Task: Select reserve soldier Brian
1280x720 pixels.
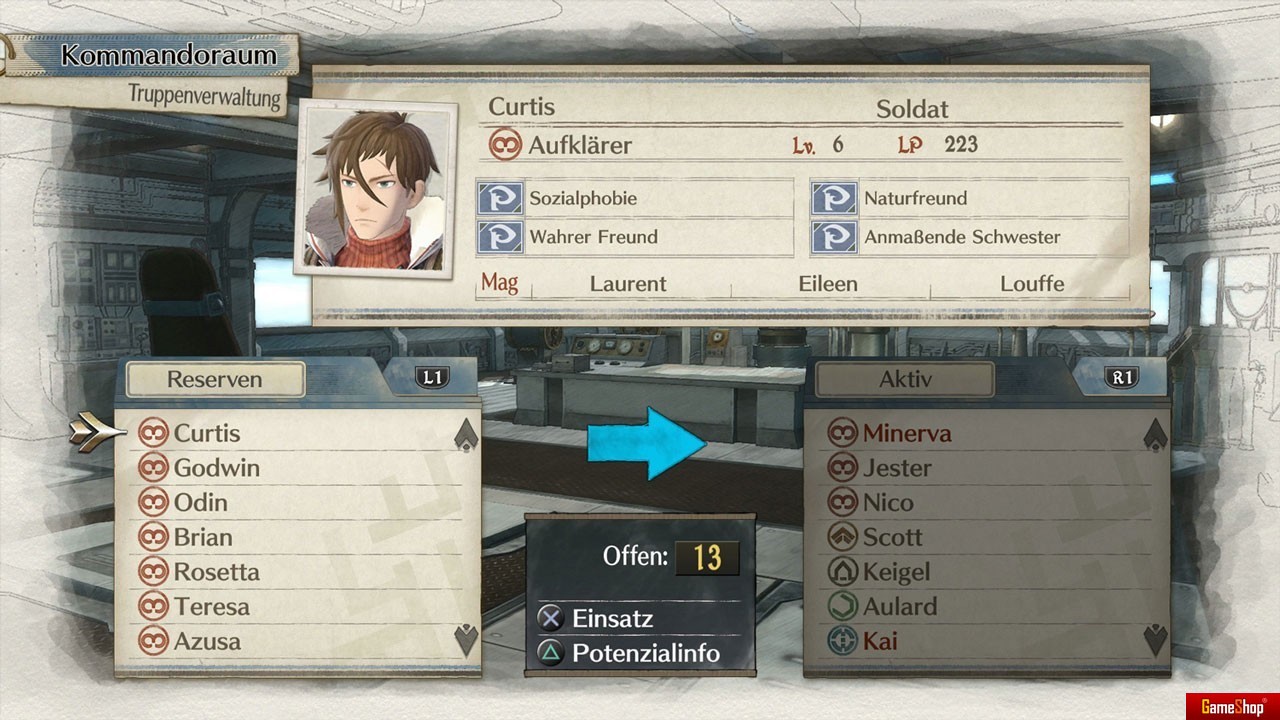Action: [202, 537]
